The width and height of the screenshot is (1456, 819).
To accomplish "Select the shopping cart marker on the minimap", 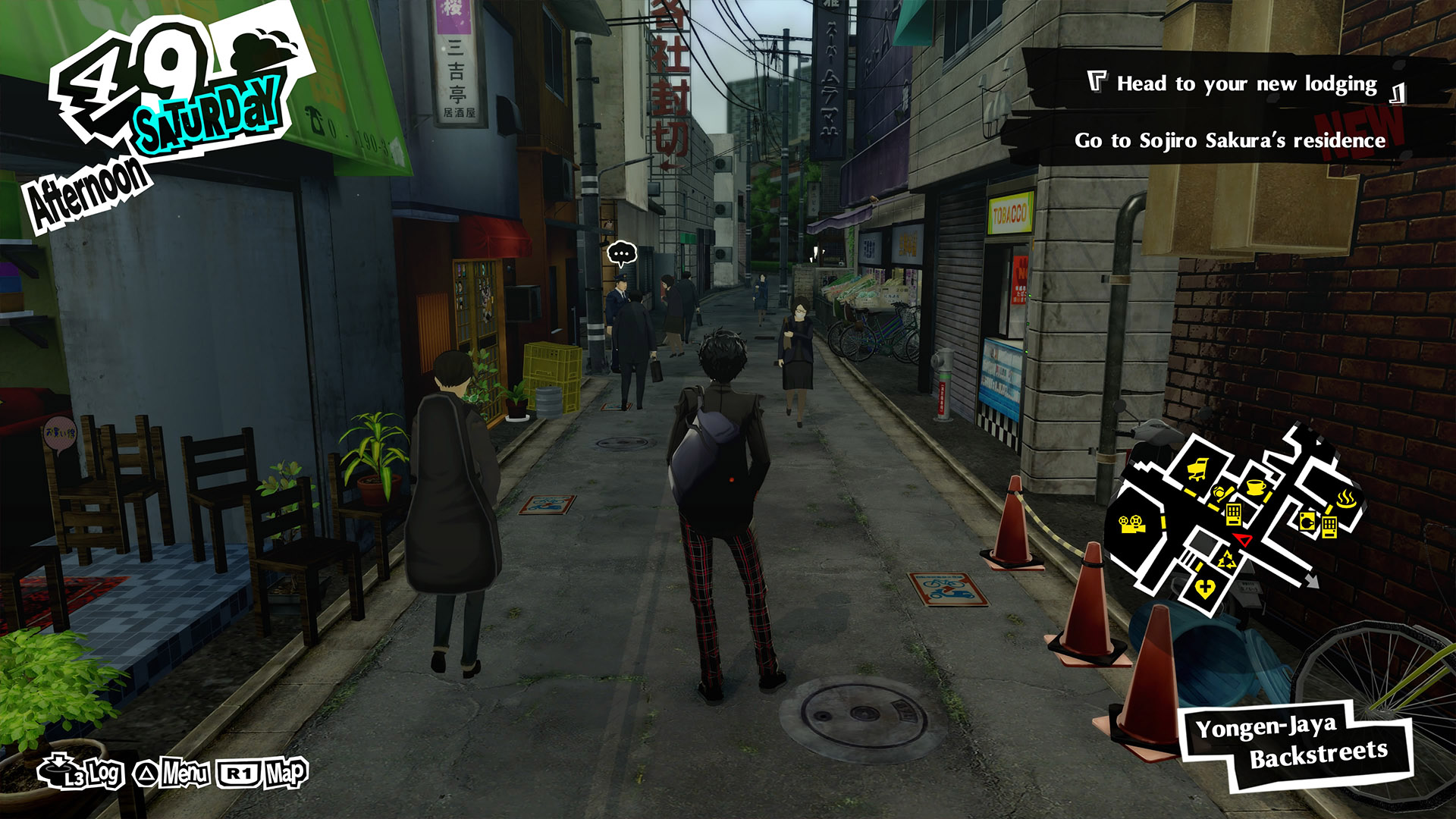I will pos(1197,470).
